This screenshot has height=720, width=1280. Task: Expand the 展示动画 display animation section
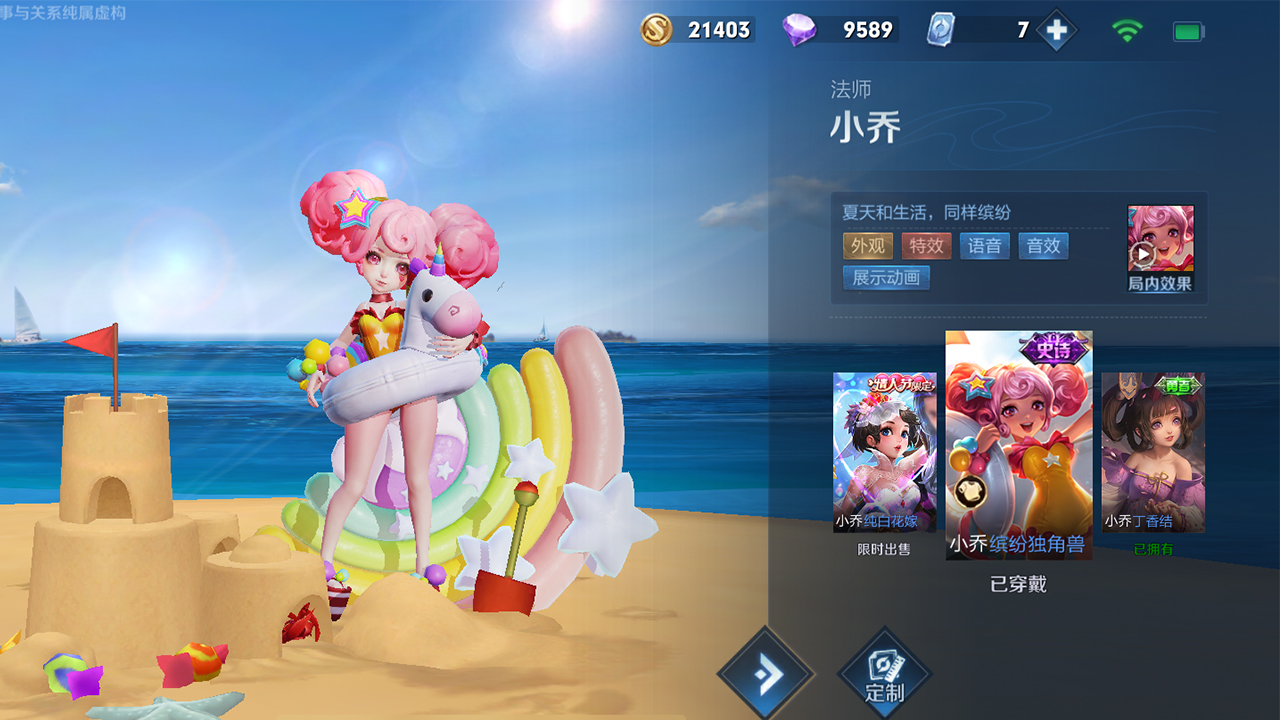coord(885,278)
